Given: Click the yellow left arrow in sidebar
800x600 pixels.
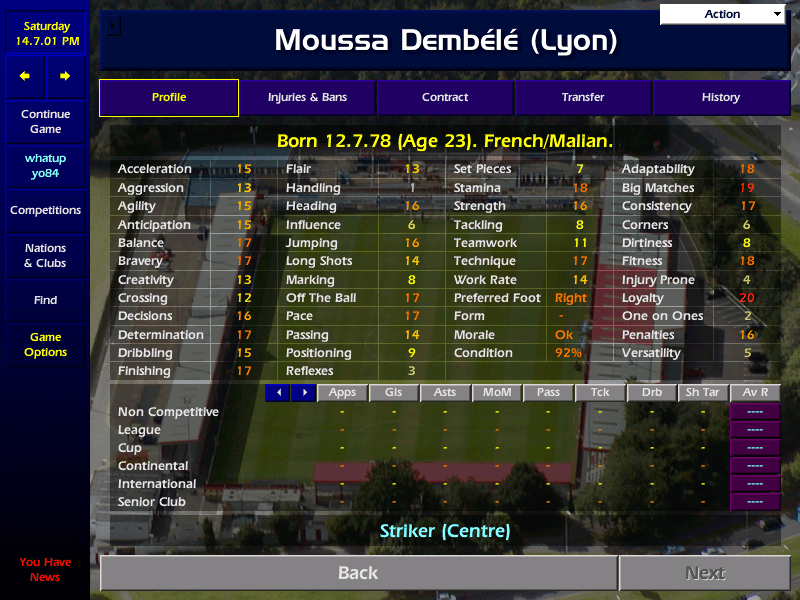Looking at the screenshot, I should click(25, 76).
